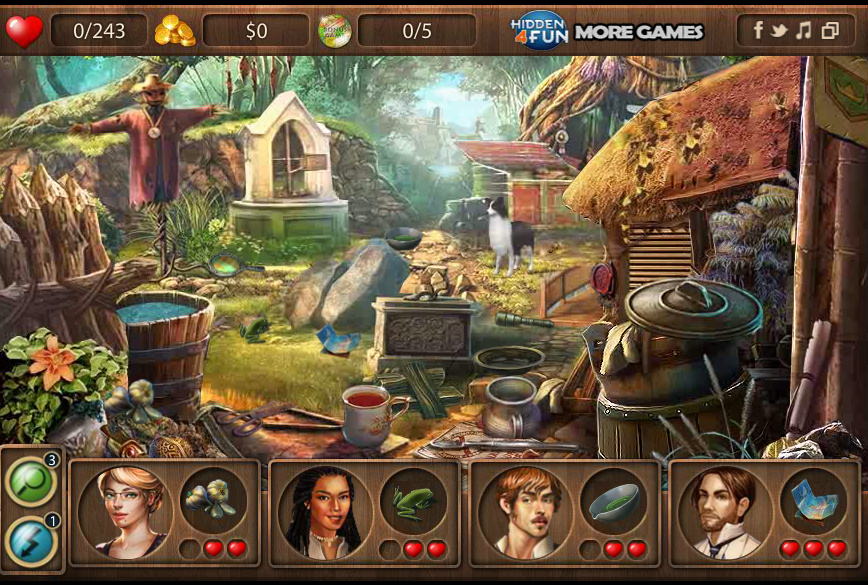Image resolution: width=868 pixels, height=585 pixels.
Task: Select the dark-haired woman customer portrait
Action: [x=325, y=512]
